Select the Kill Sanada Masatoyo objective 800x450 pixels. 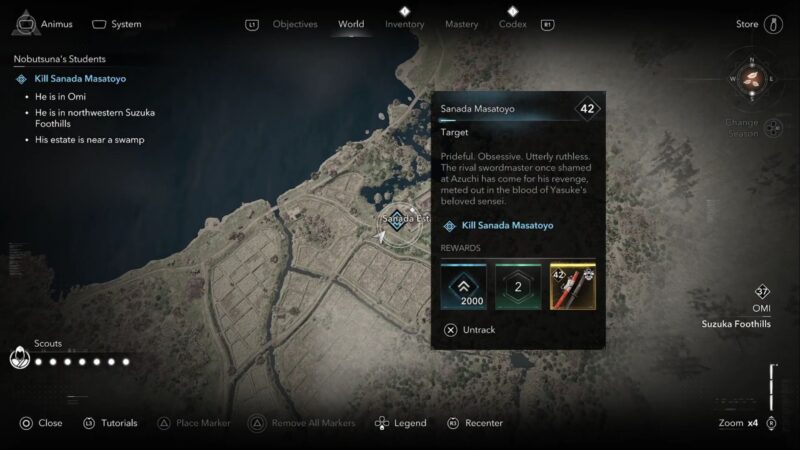(80, 78)
